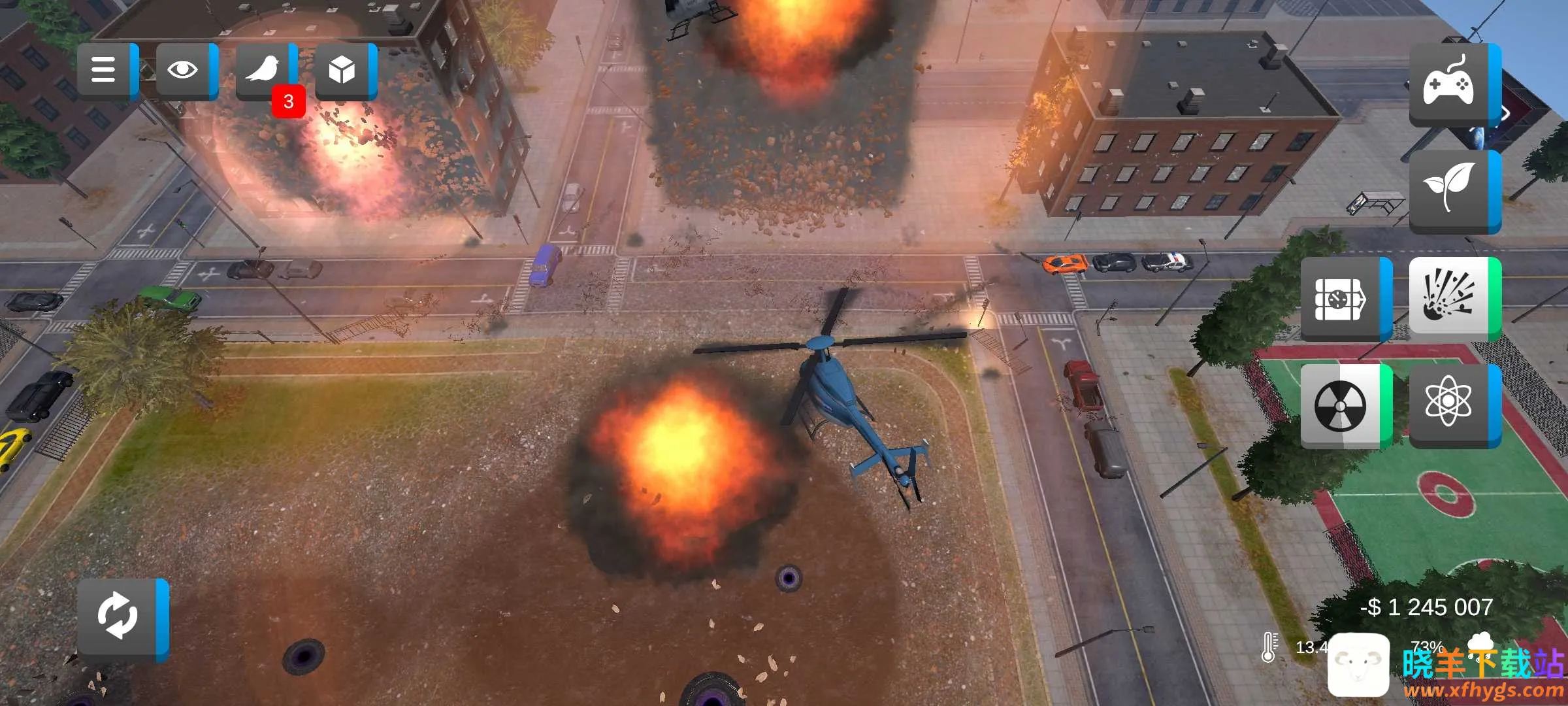
Task: Toggle the eye view button
Action: (x=184, y=70)
